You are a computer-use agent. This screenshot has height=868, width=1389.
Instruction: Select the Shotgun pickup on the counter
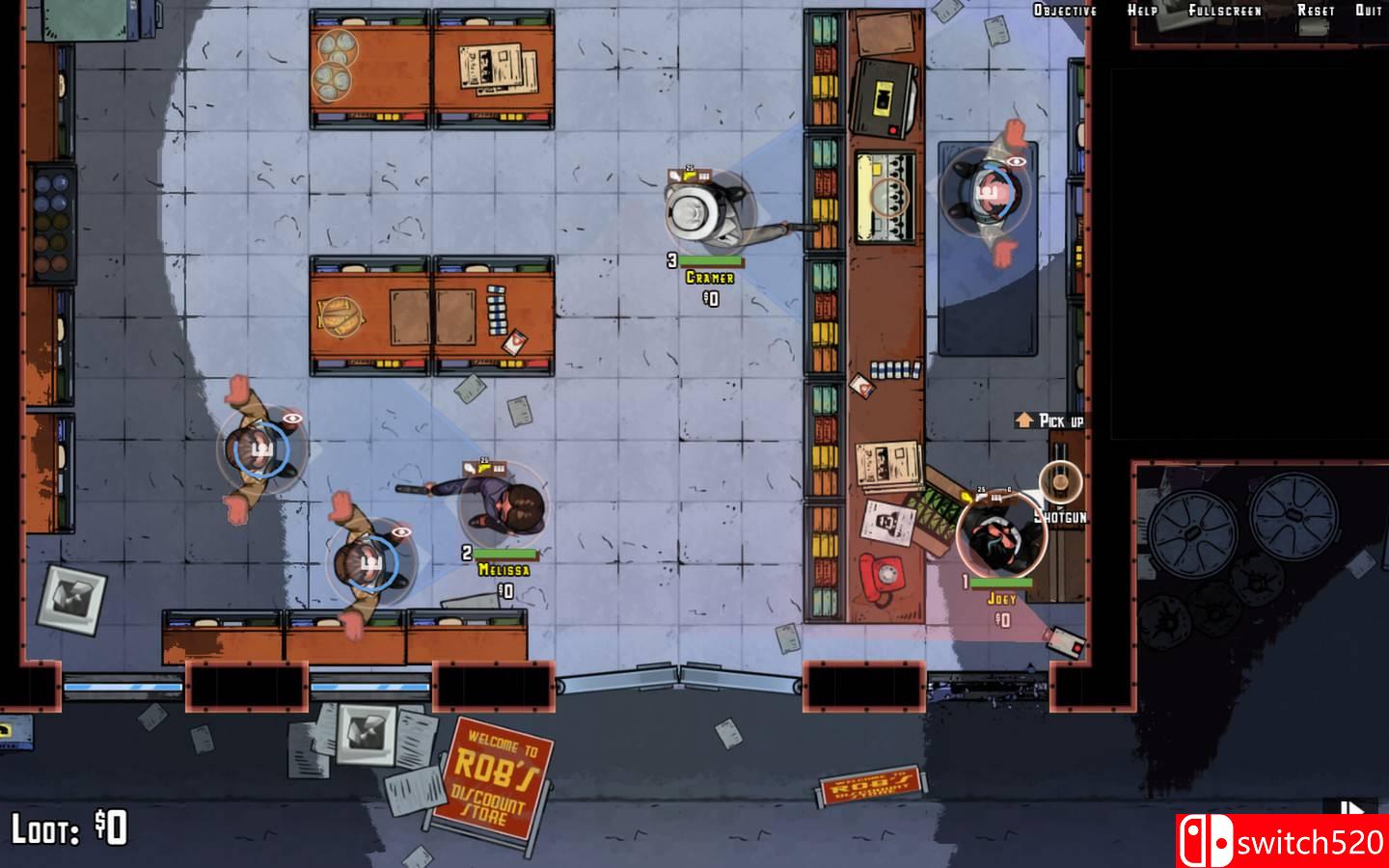[1061, 480]
